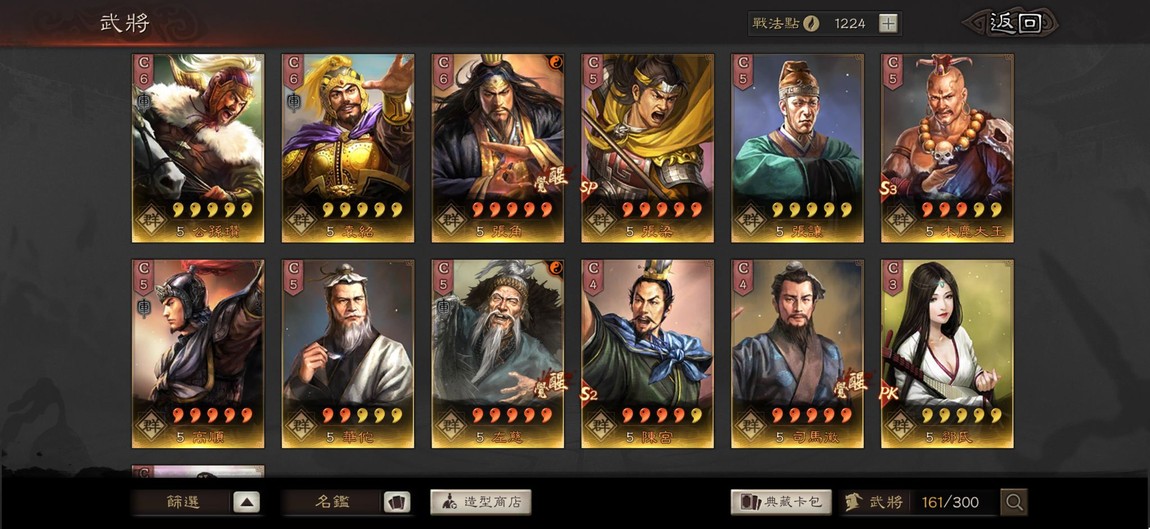Viewport: 1150px width, 529px height.
Task: Add more 戰法點 with the plus button
Action: click(888, 23)
